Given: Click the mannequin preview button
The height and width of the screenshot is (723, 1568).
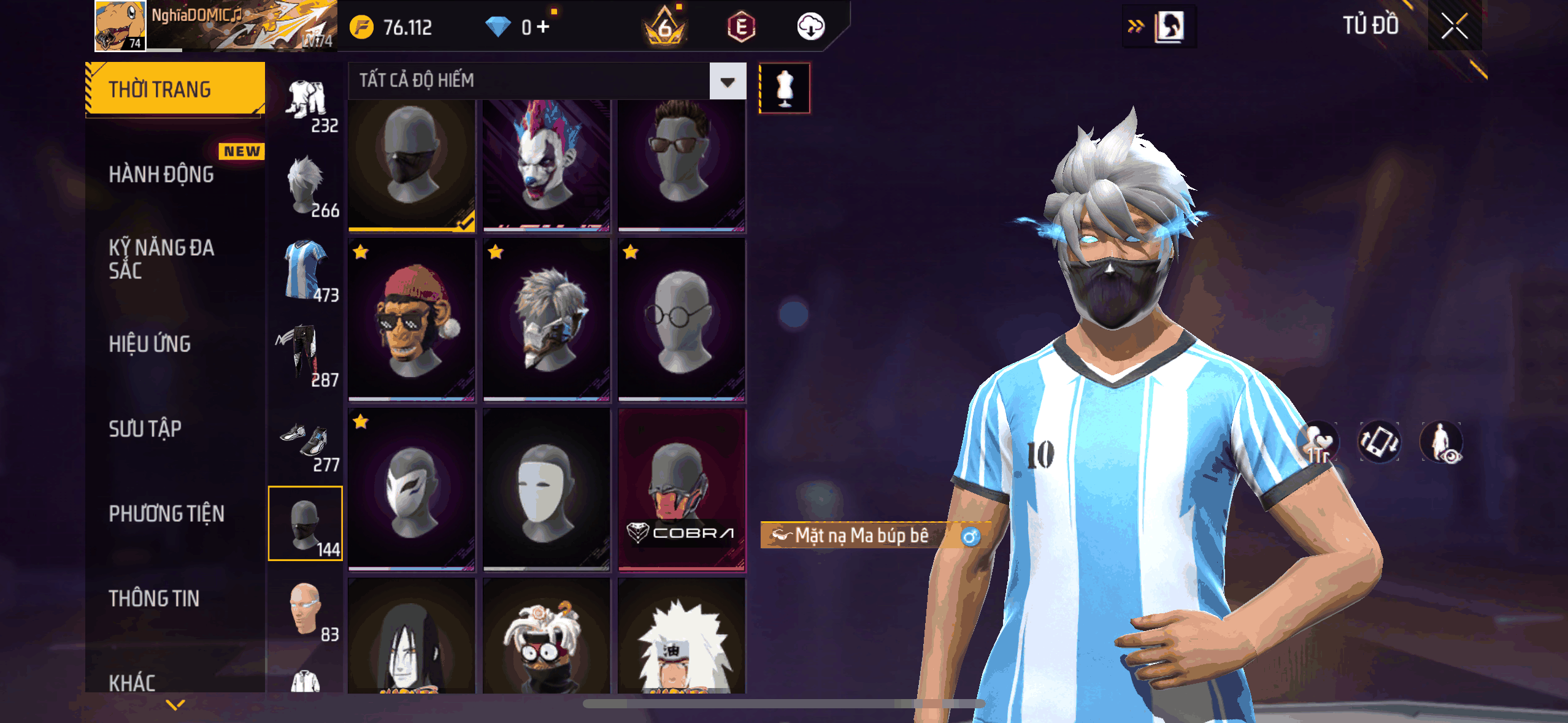Looking at the screenshot, I should pyautogui.click(x=784, y=88).
